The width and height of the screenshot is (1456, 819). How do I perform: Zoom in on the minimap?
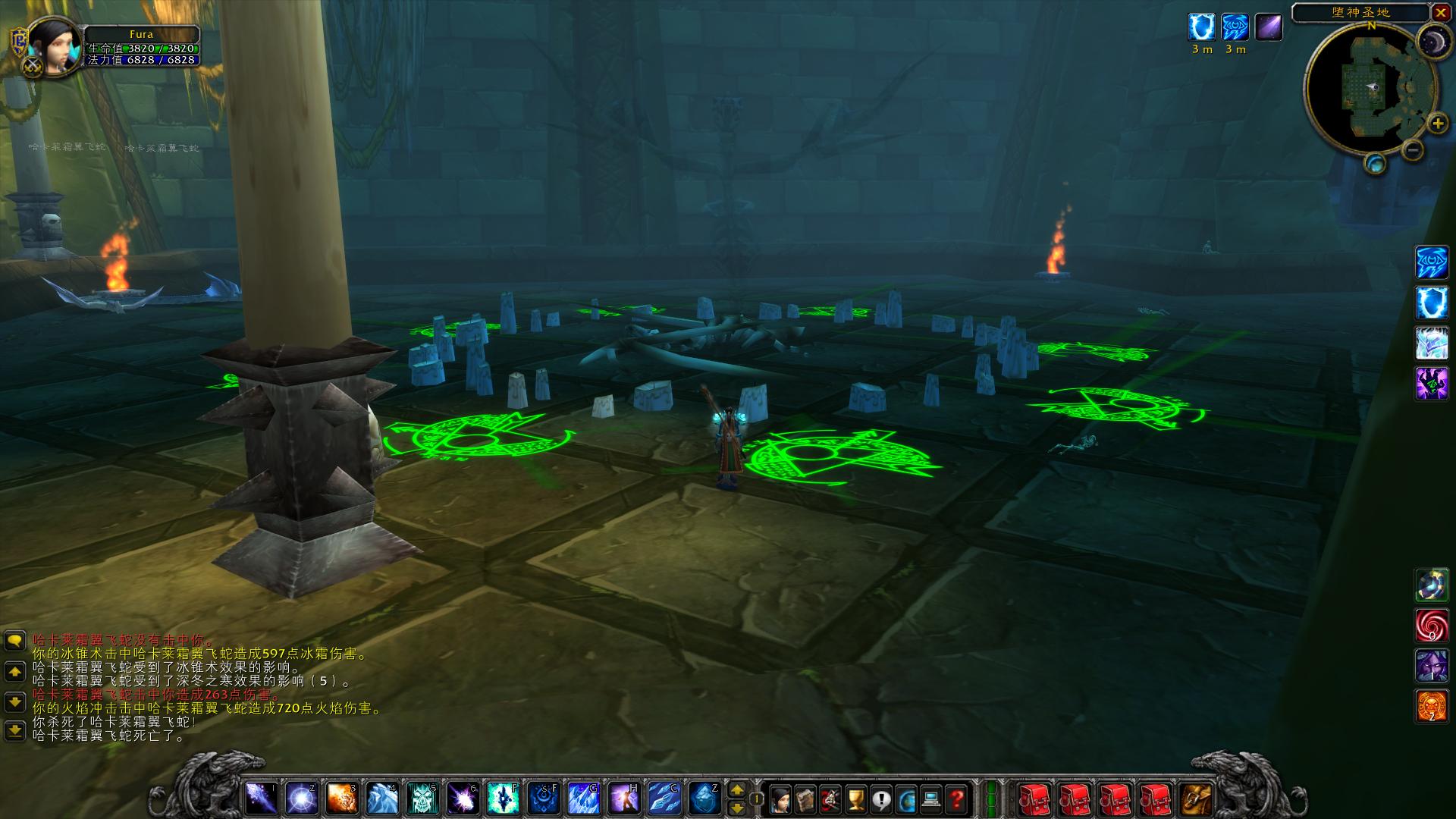[x=1436, y=123]
